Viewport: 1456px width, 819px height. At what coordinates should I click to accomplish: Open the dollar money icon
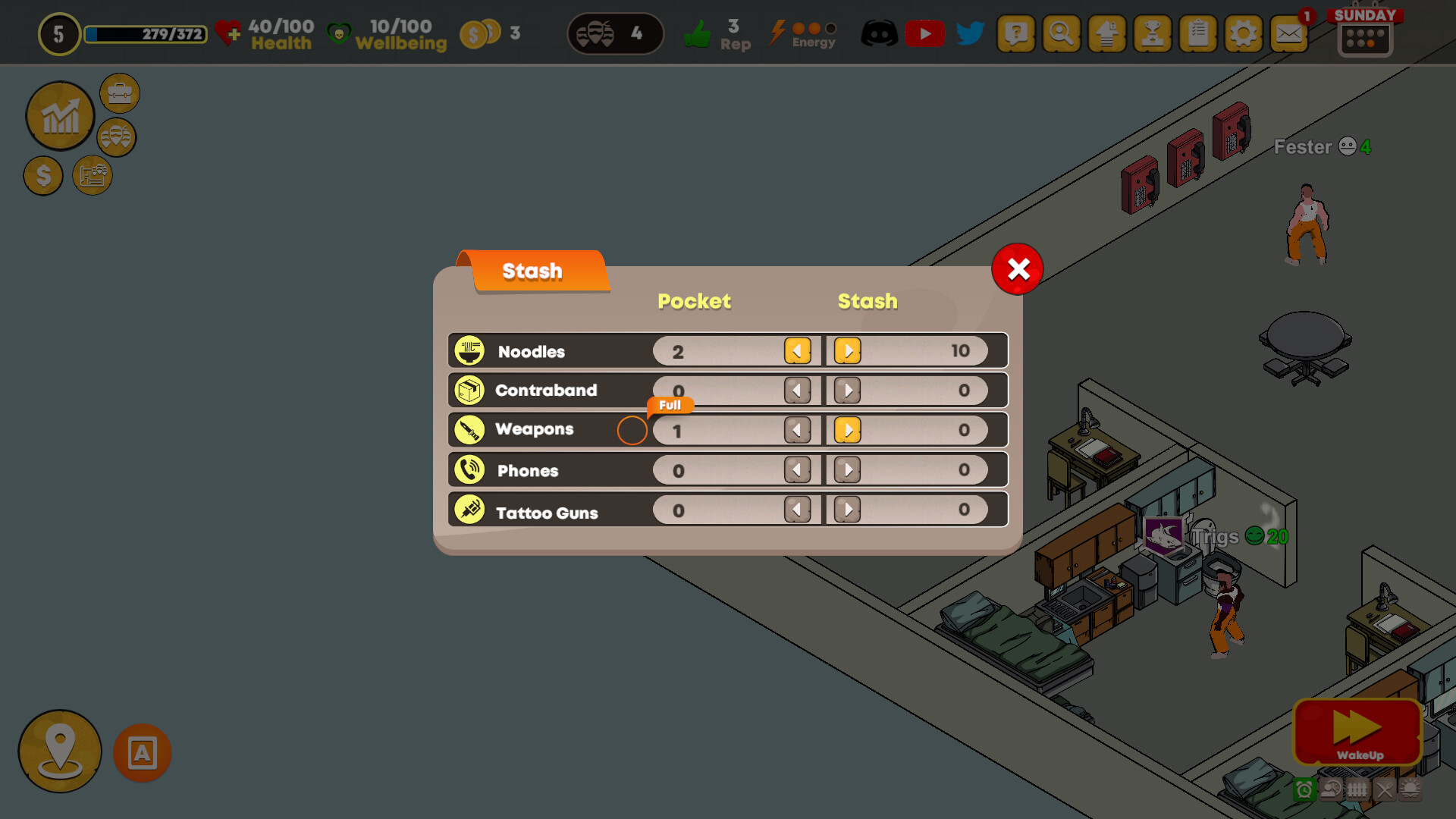[42, 175]
